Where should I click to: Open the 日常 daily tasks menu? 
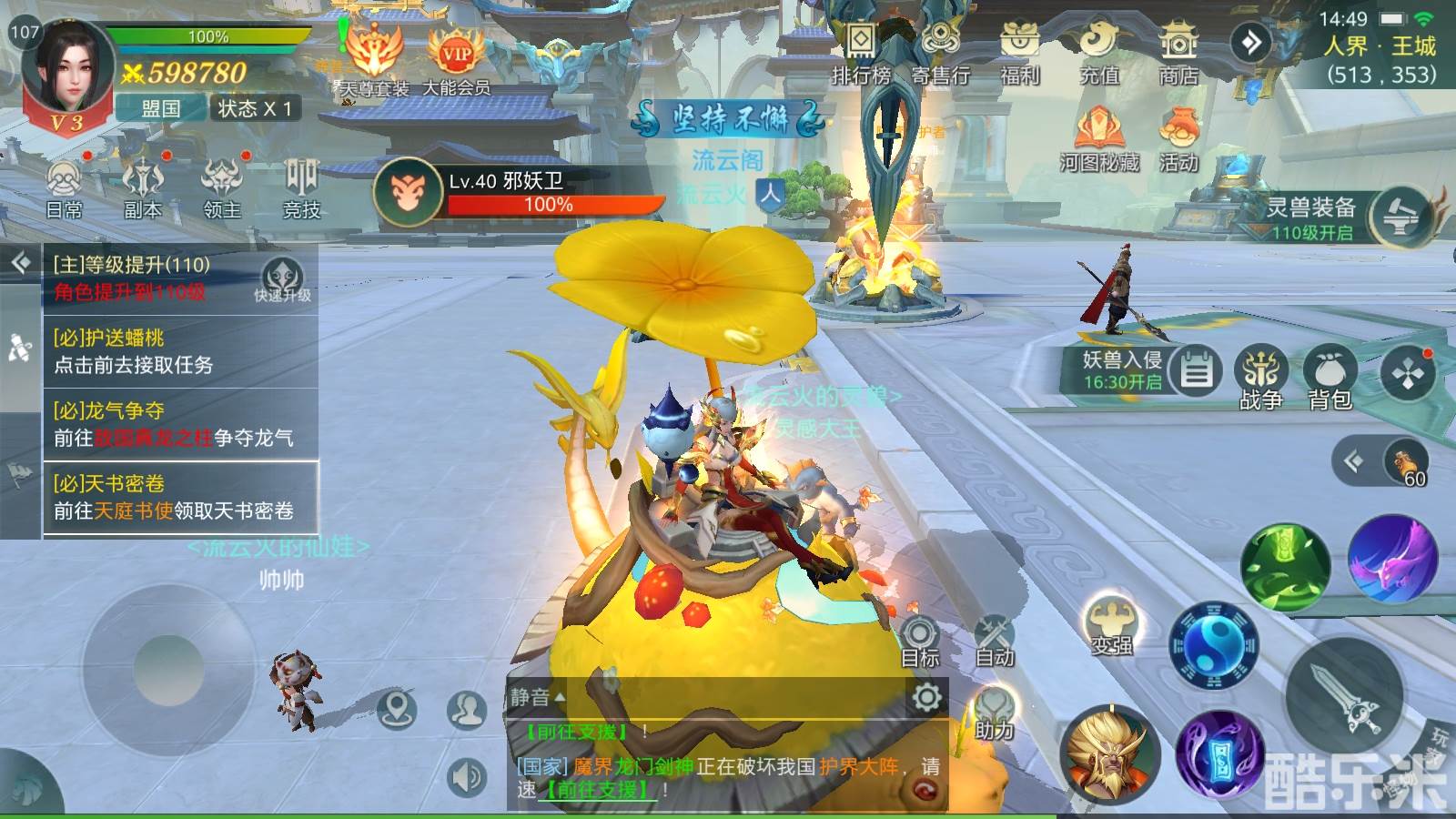tap(65, 188)
